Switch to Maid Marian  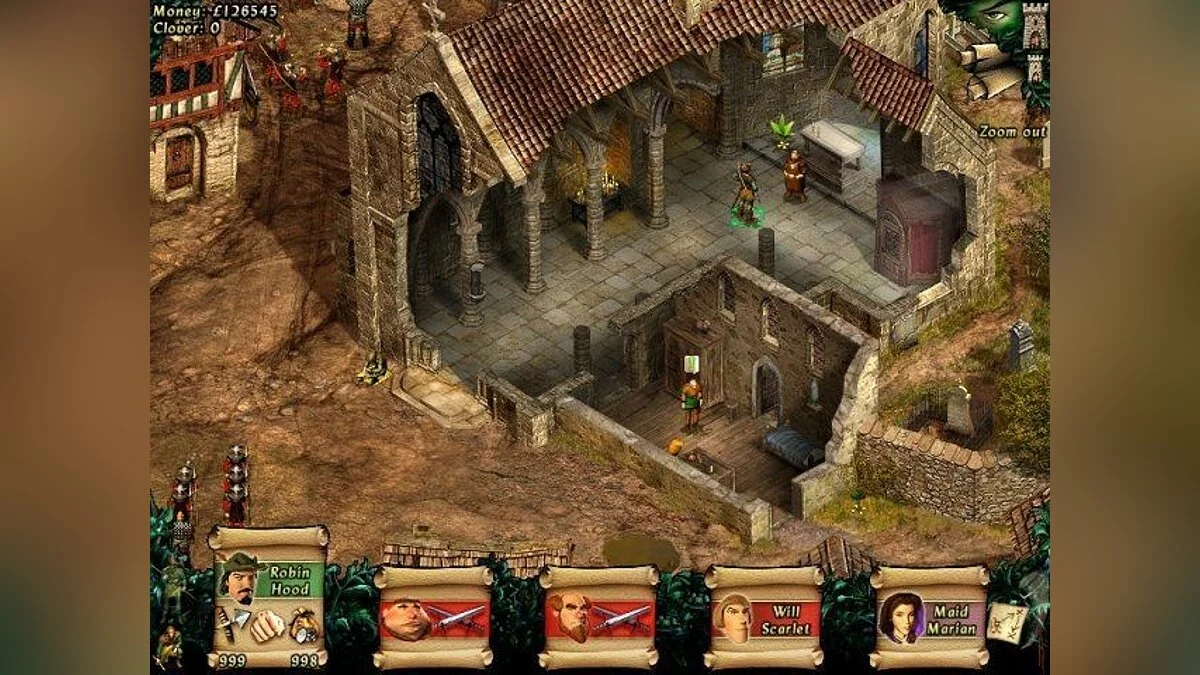pyautogui.click(x=929, y=618)
